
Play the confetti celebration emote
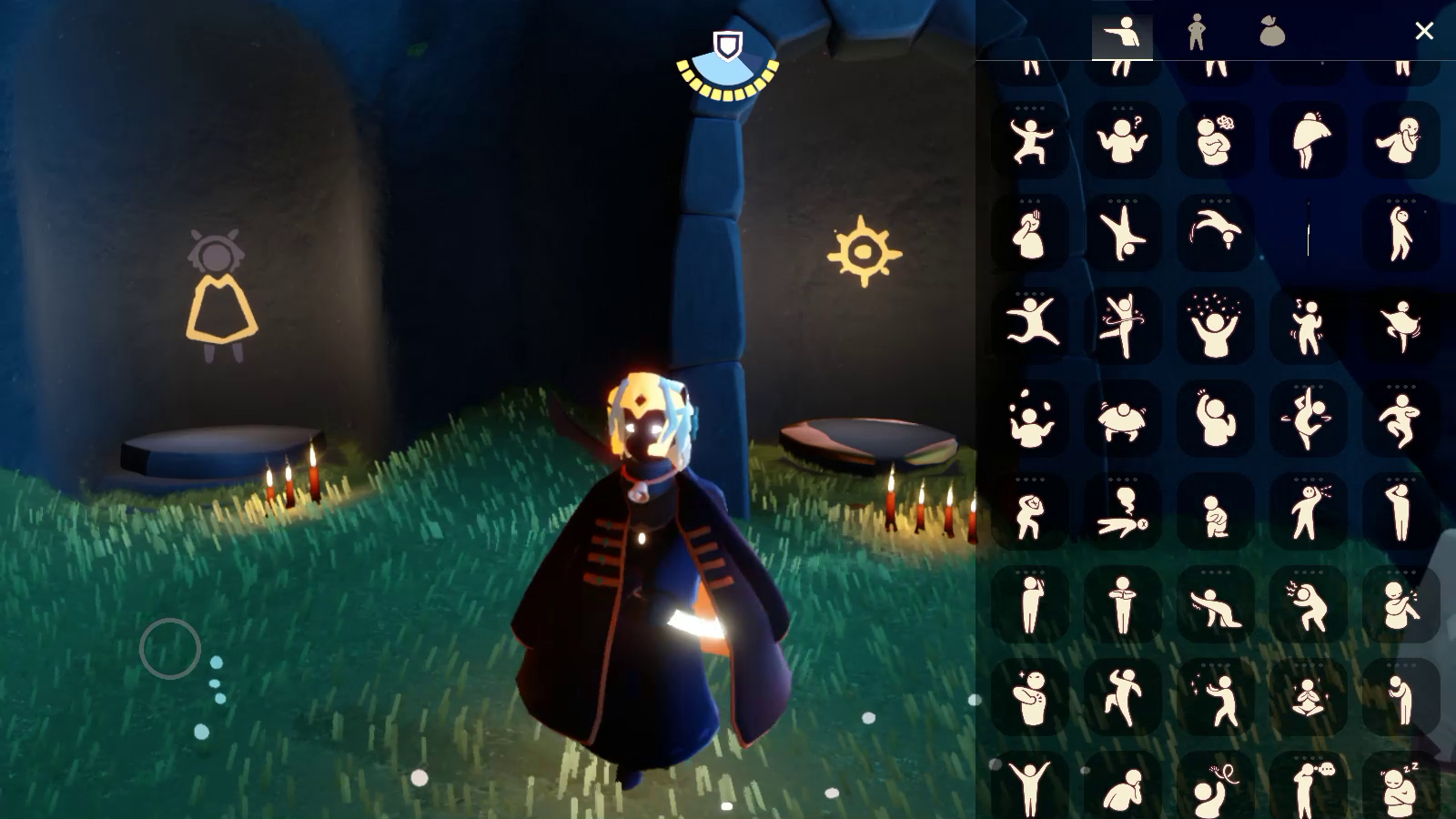coord(1215,326)
